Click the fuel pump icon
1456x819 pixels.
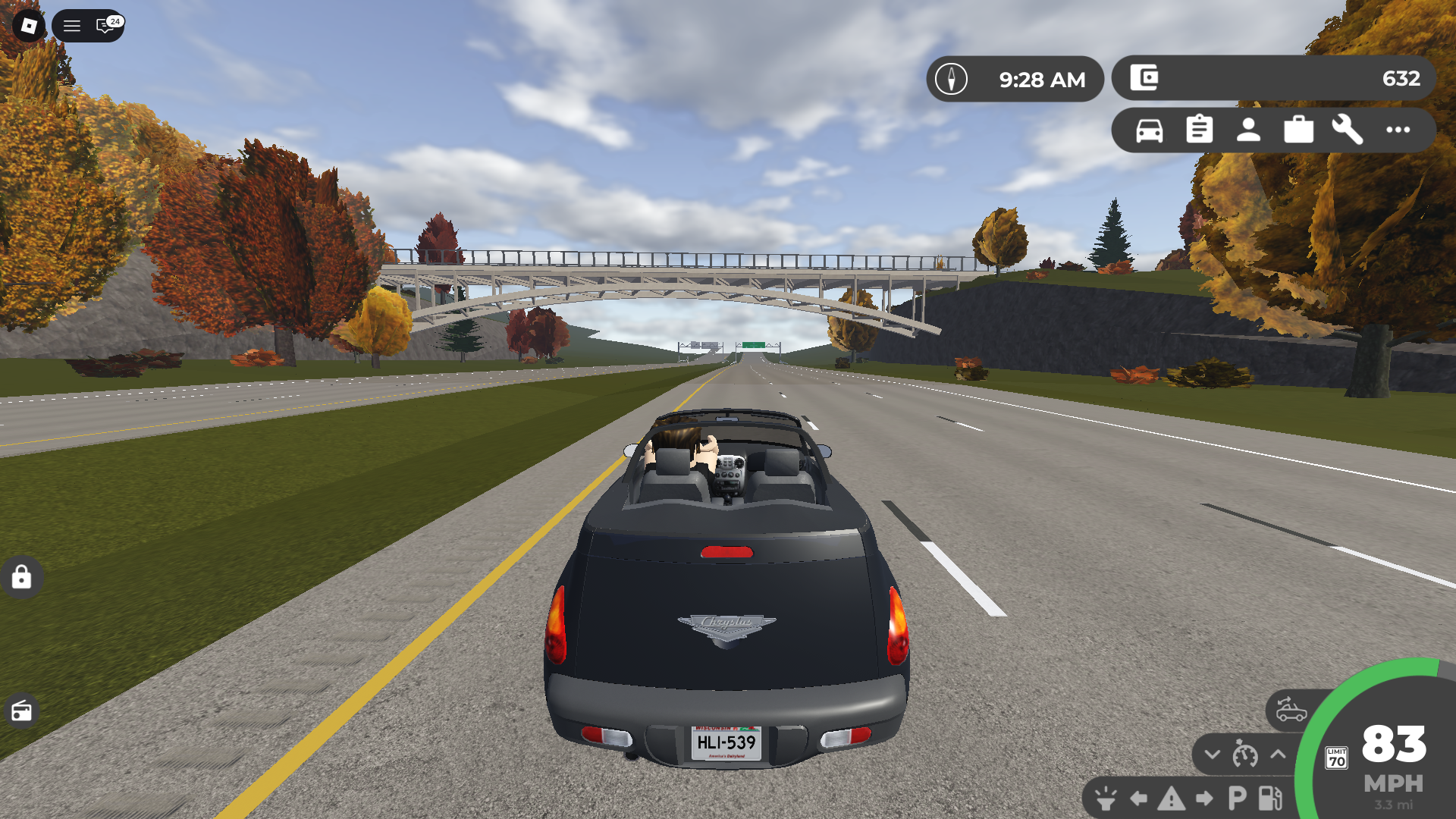pos(1270,800)
